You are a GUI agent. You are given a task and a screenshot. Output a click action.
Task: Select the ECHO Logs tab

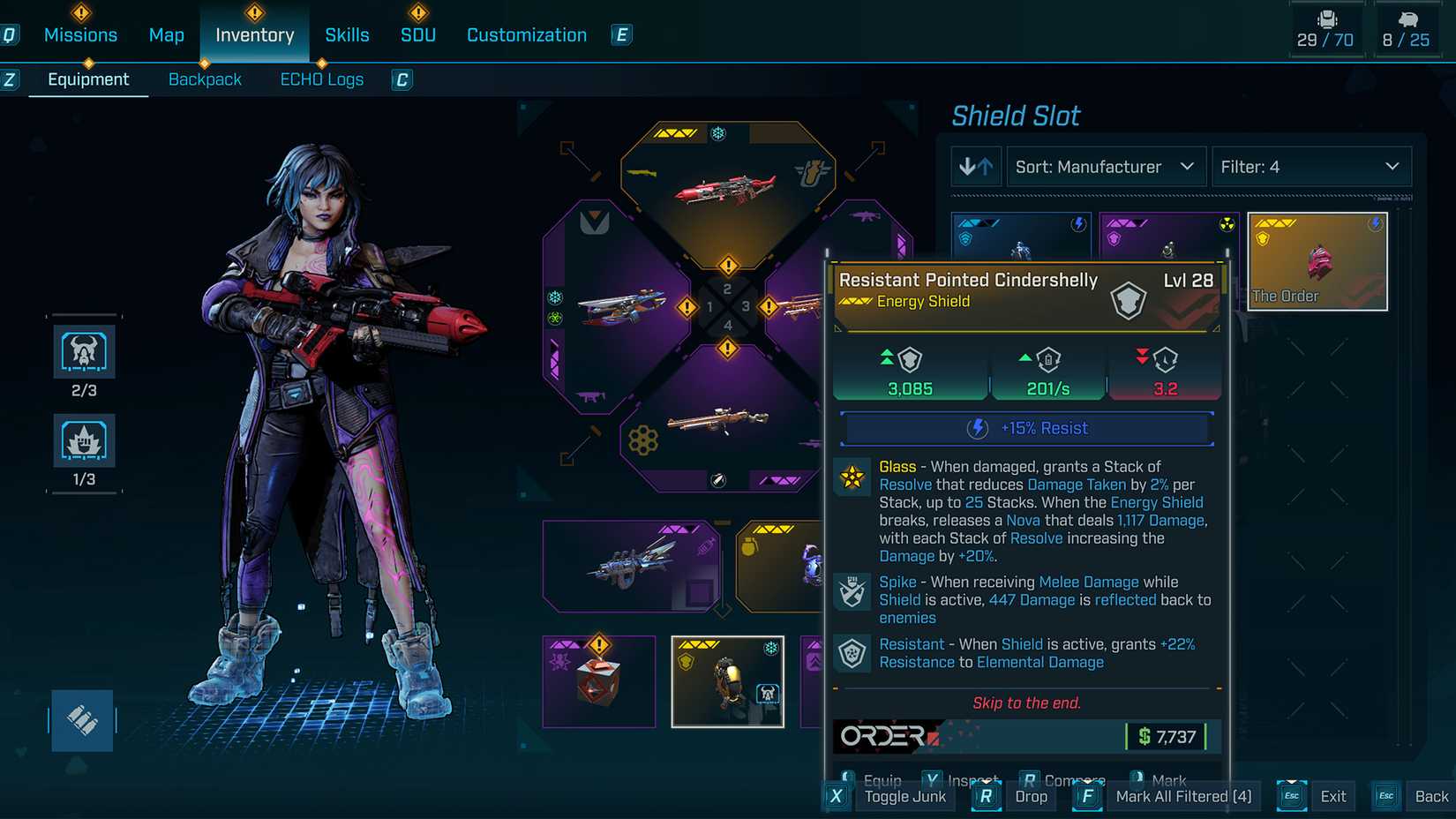(321, 79)
